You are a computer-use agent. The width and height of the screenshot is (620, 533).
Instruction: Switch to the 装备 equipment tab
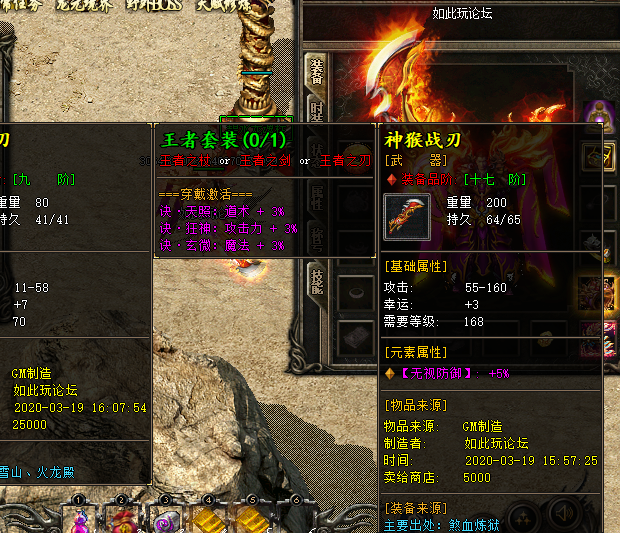point(315,73)
